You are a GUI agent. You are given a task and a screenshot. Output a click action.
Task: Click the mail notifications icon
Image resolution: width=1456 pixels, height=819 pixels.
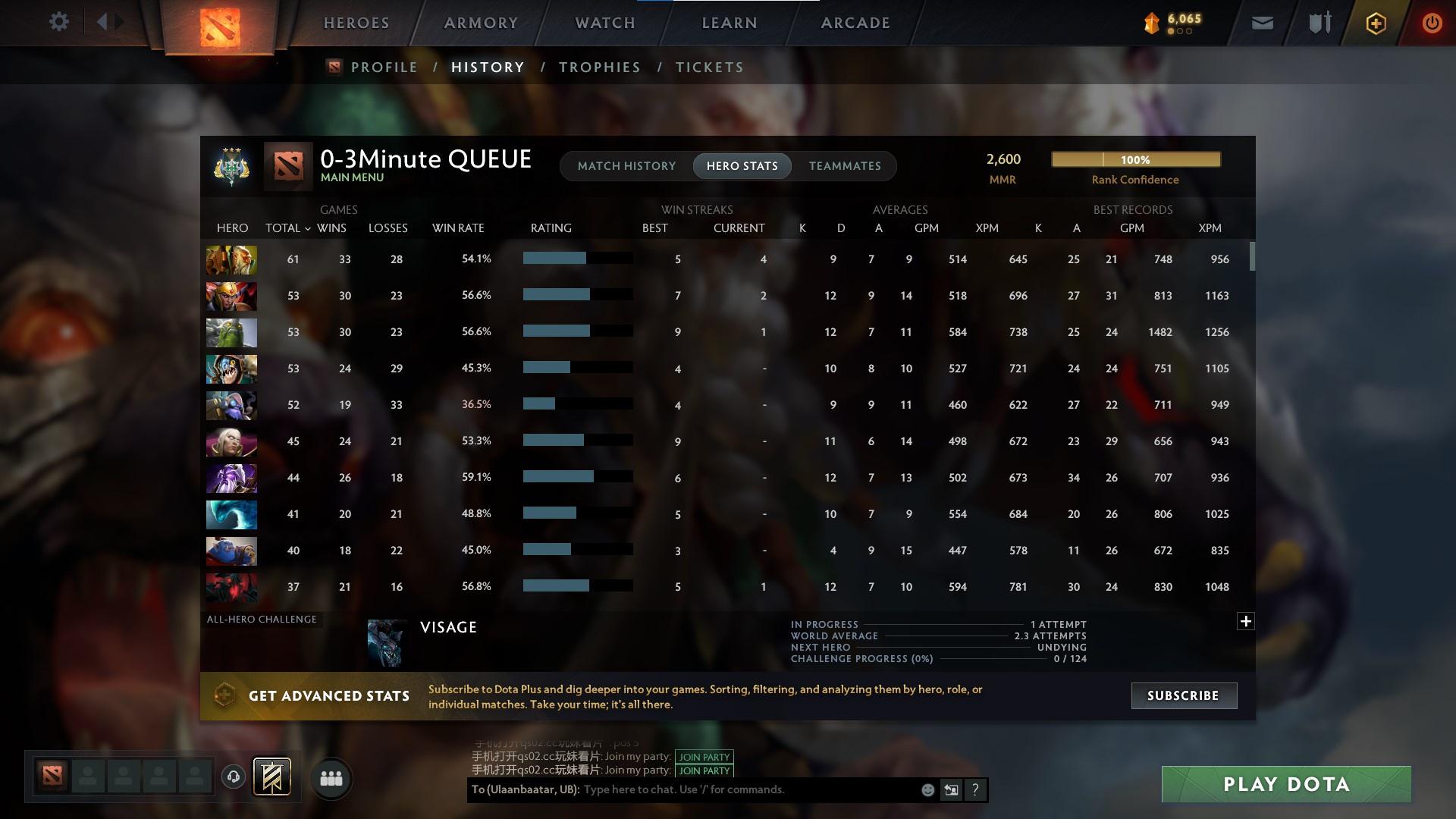(1263, 22)
